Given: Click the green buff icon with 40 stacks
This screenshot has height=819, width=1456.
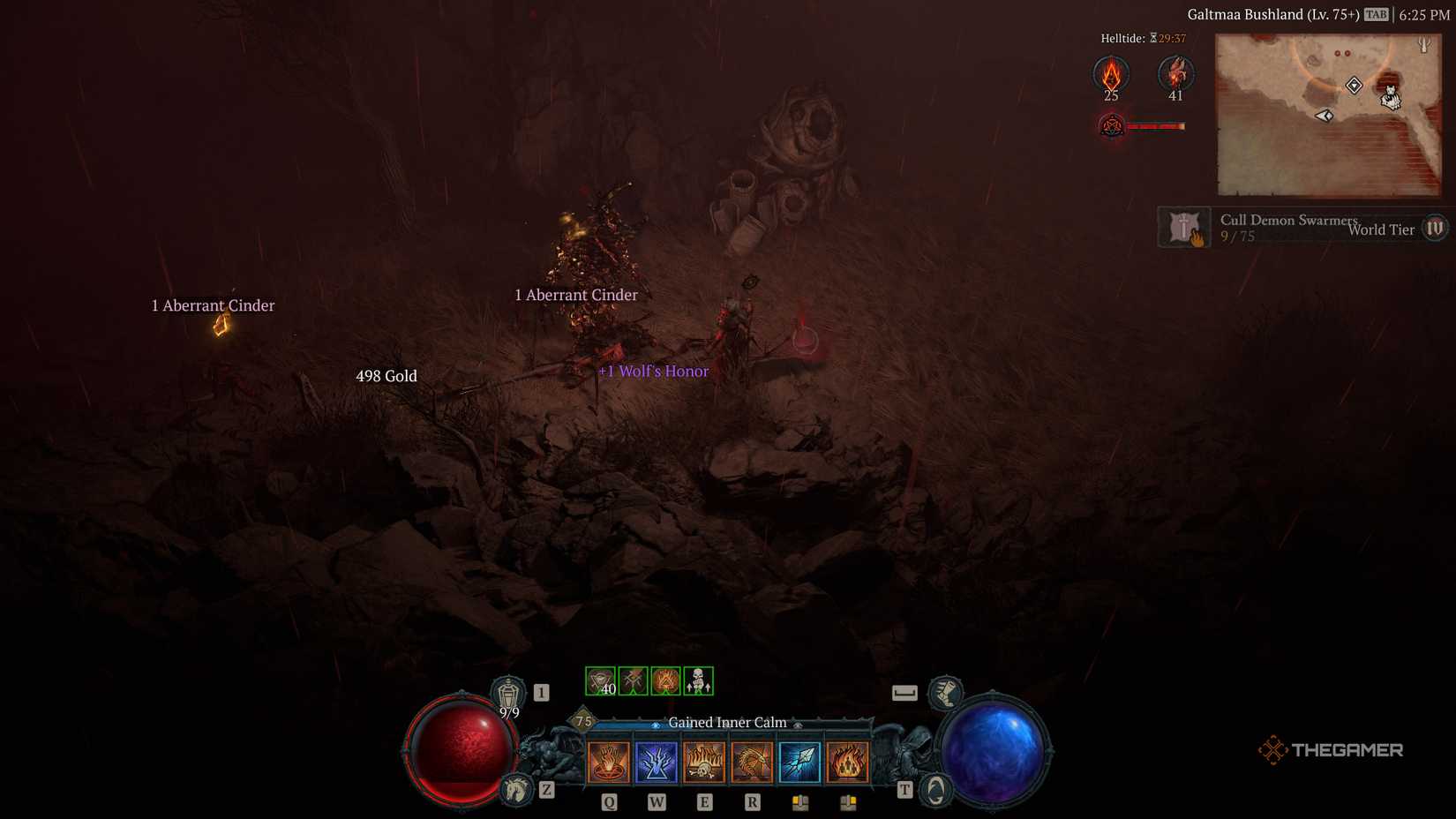Looking at the screenshot, I should tap(603, 680).
